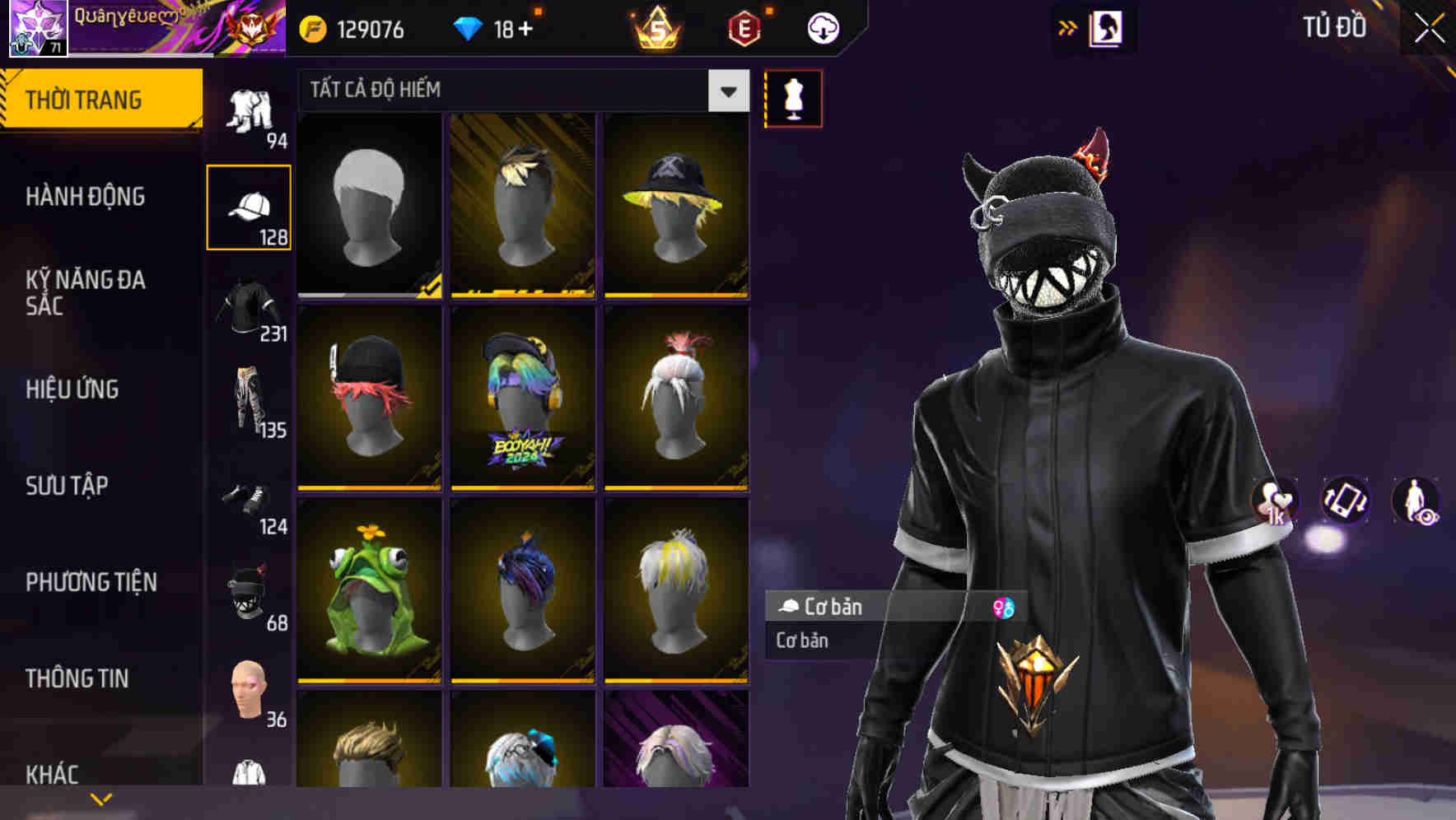Click the double chevron arrows near top right
Image resolution: width=1456 pixels, height=820 pixels.
click(x=1068, y=27)
